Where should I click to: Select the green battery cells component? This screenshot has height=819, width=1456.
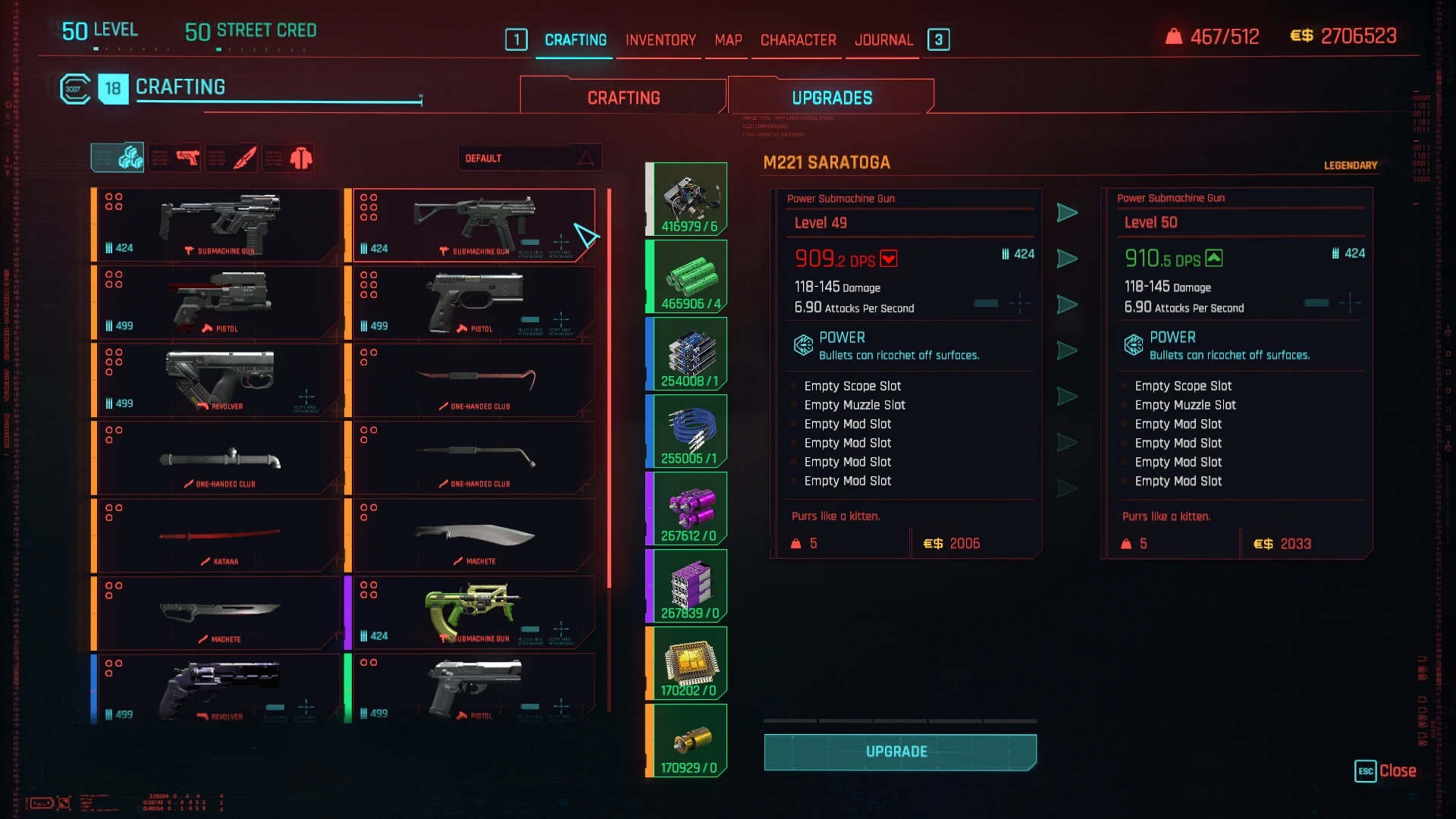[x=686, y=276]
